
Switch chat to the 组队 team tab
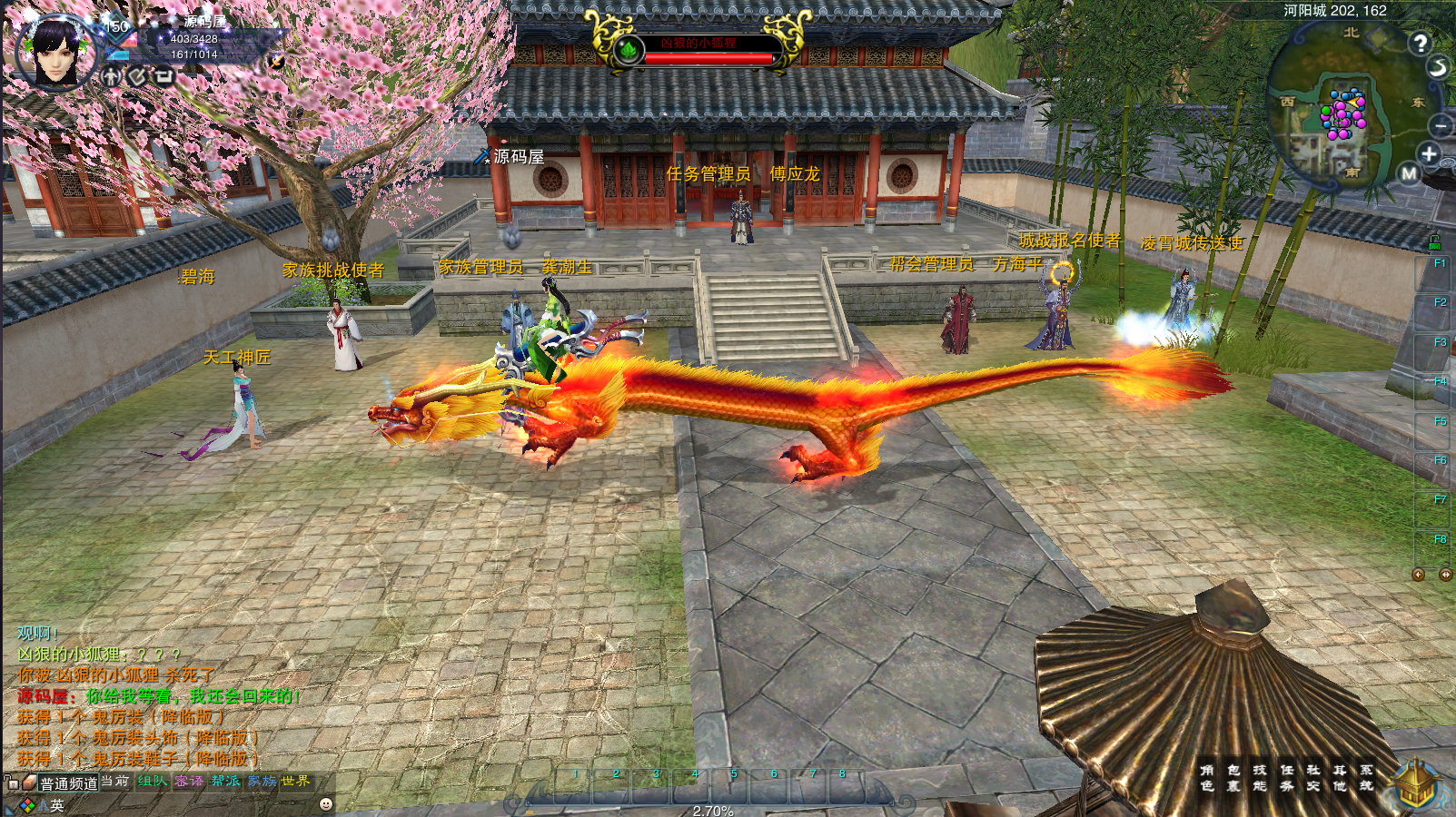coord(152,782)
